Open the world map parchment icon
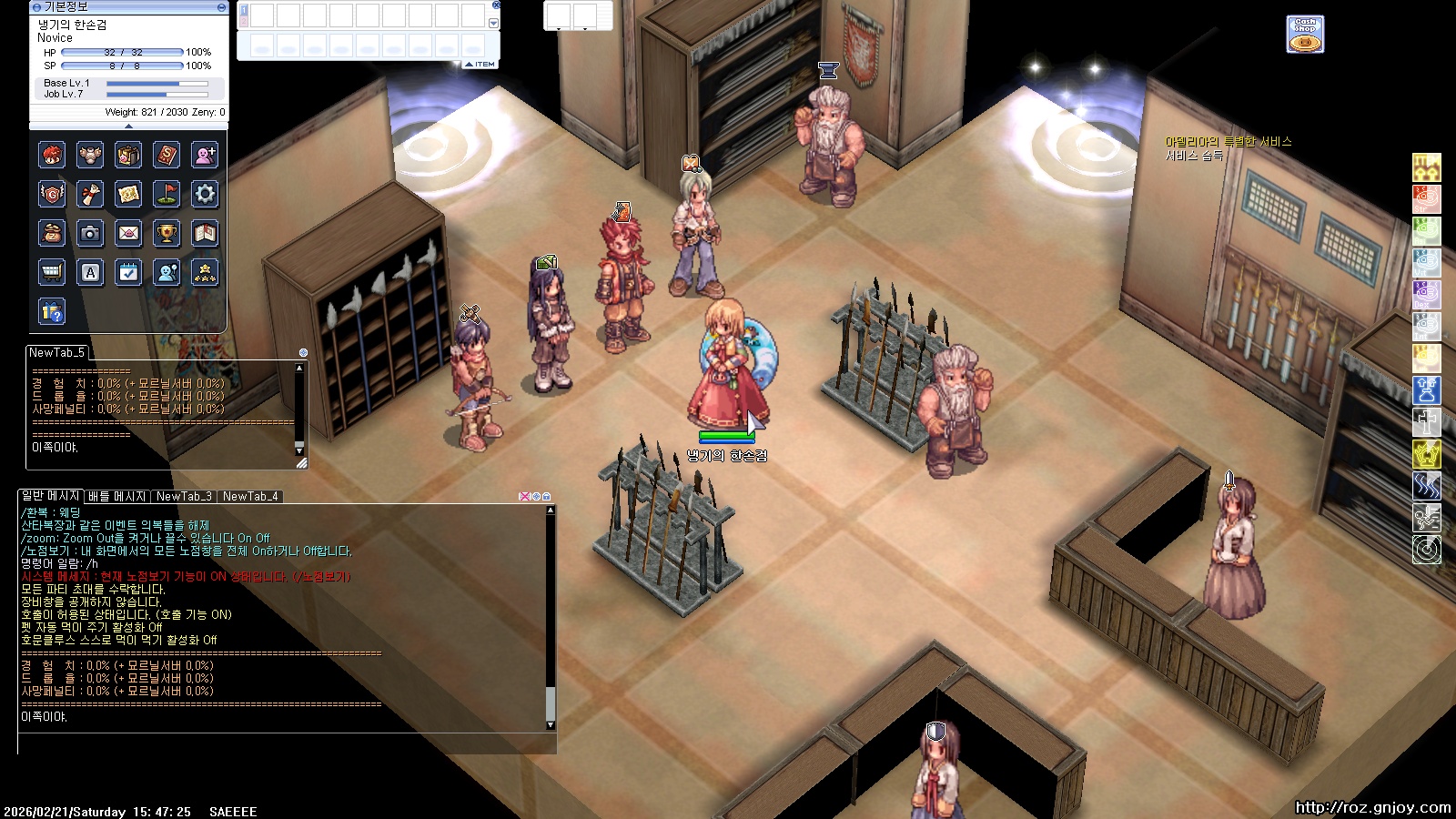This screenshot has height=819, width=1456. (128, 194)
